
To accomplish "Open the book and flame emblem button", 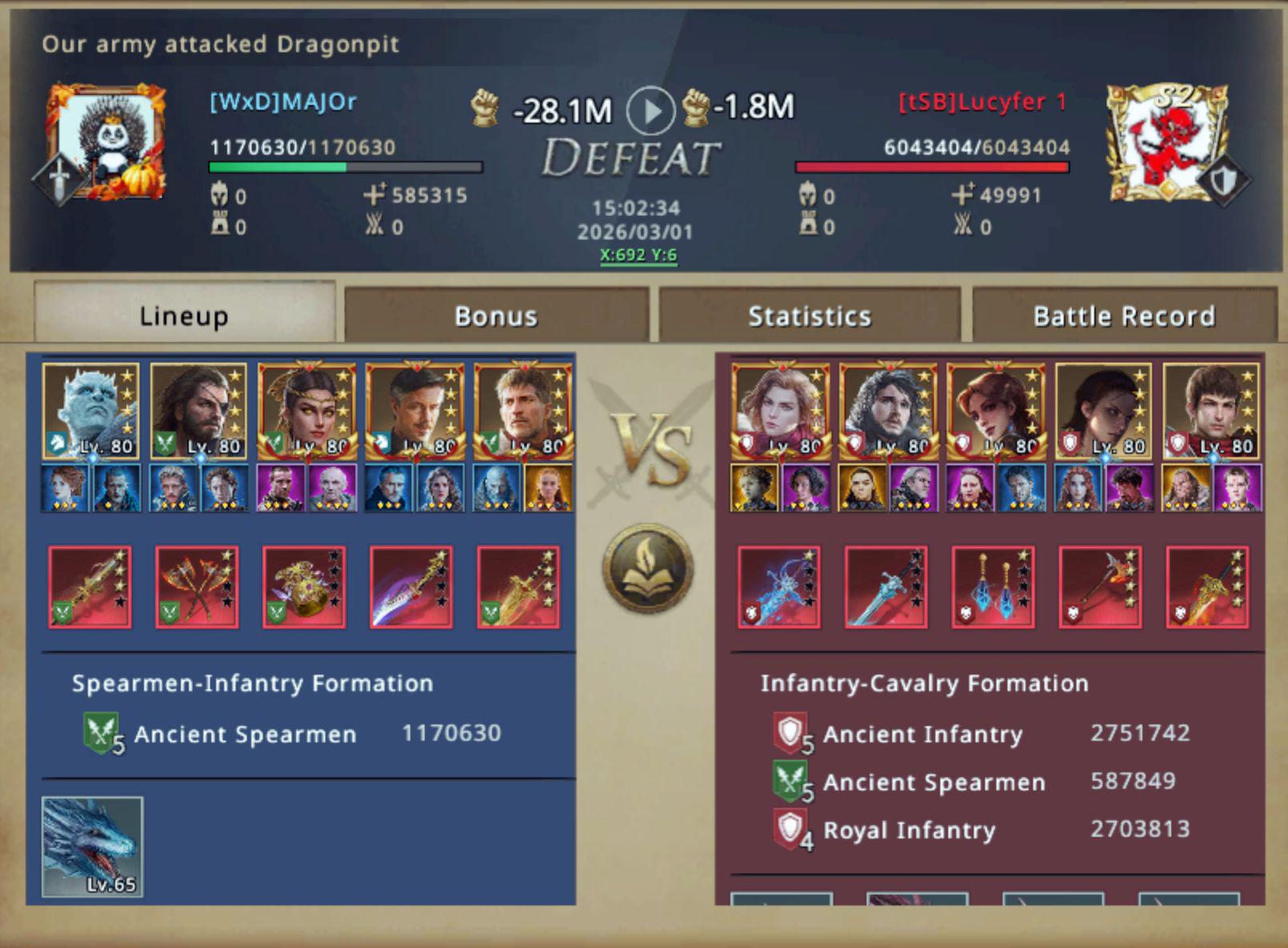I will click(648, 569).
